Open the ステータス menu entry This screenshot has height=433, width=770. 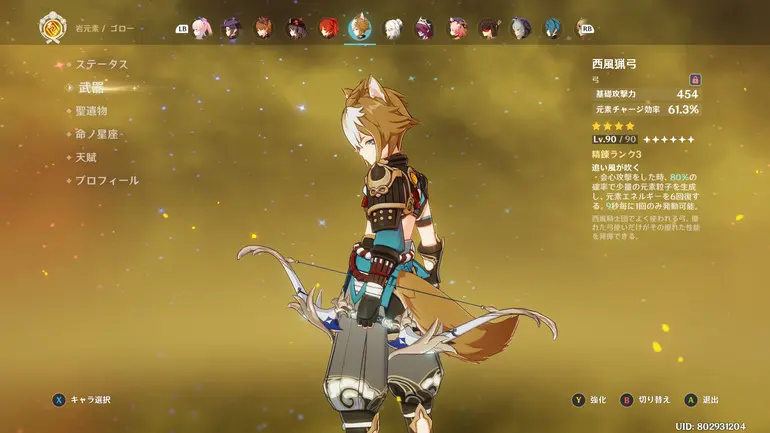(102, 64)
